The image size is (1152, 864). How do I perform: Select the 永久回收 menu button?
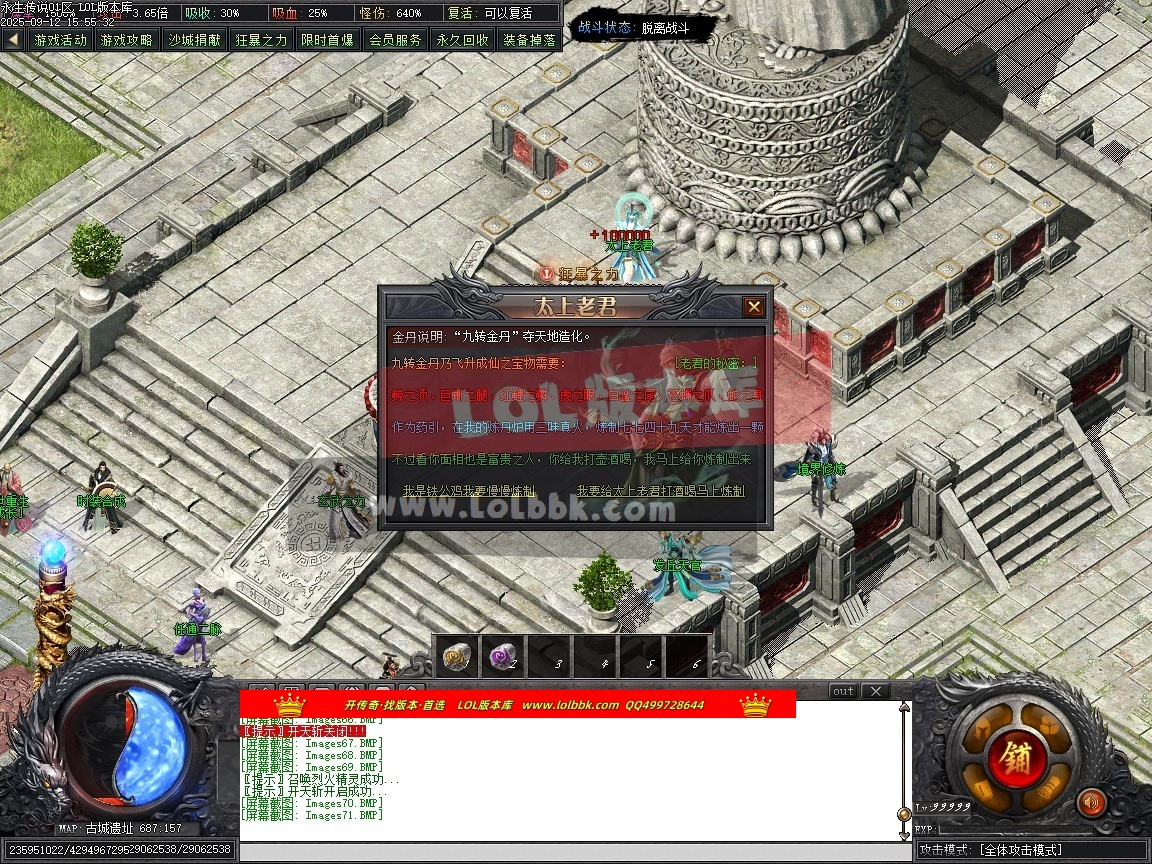[462, 40]
